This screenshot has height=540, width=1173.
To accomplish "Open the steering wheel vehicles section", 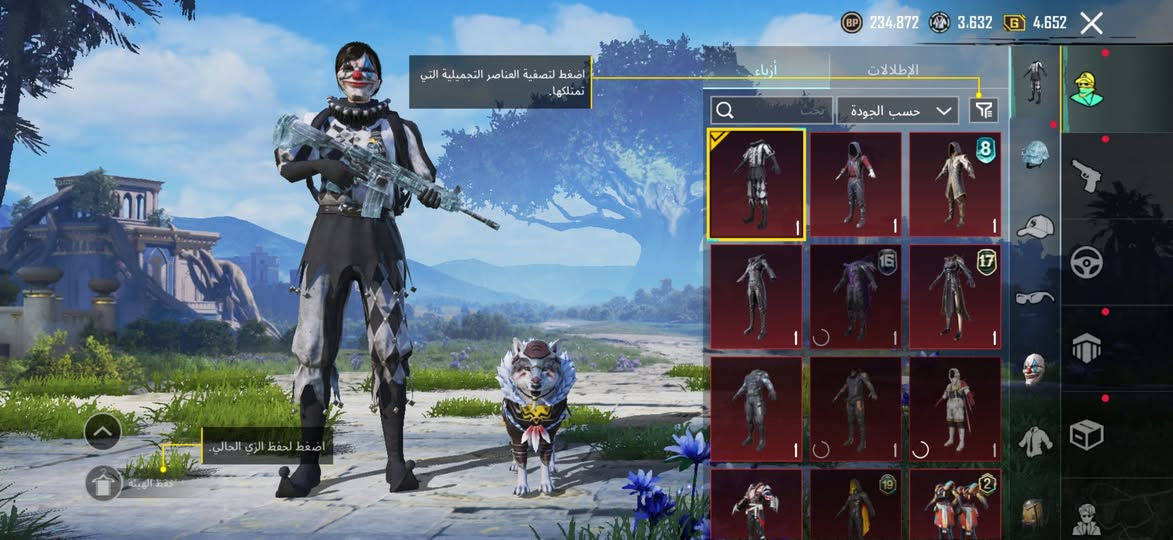I will 1086,262.
